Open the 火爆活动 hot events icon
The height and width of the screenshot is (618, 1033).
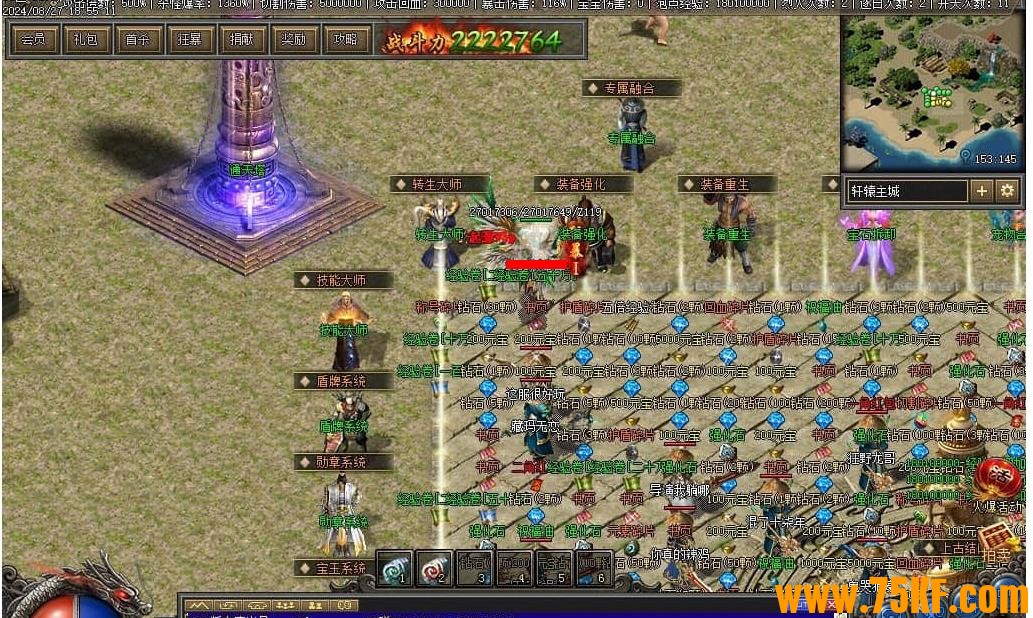(x=996, y=480)
